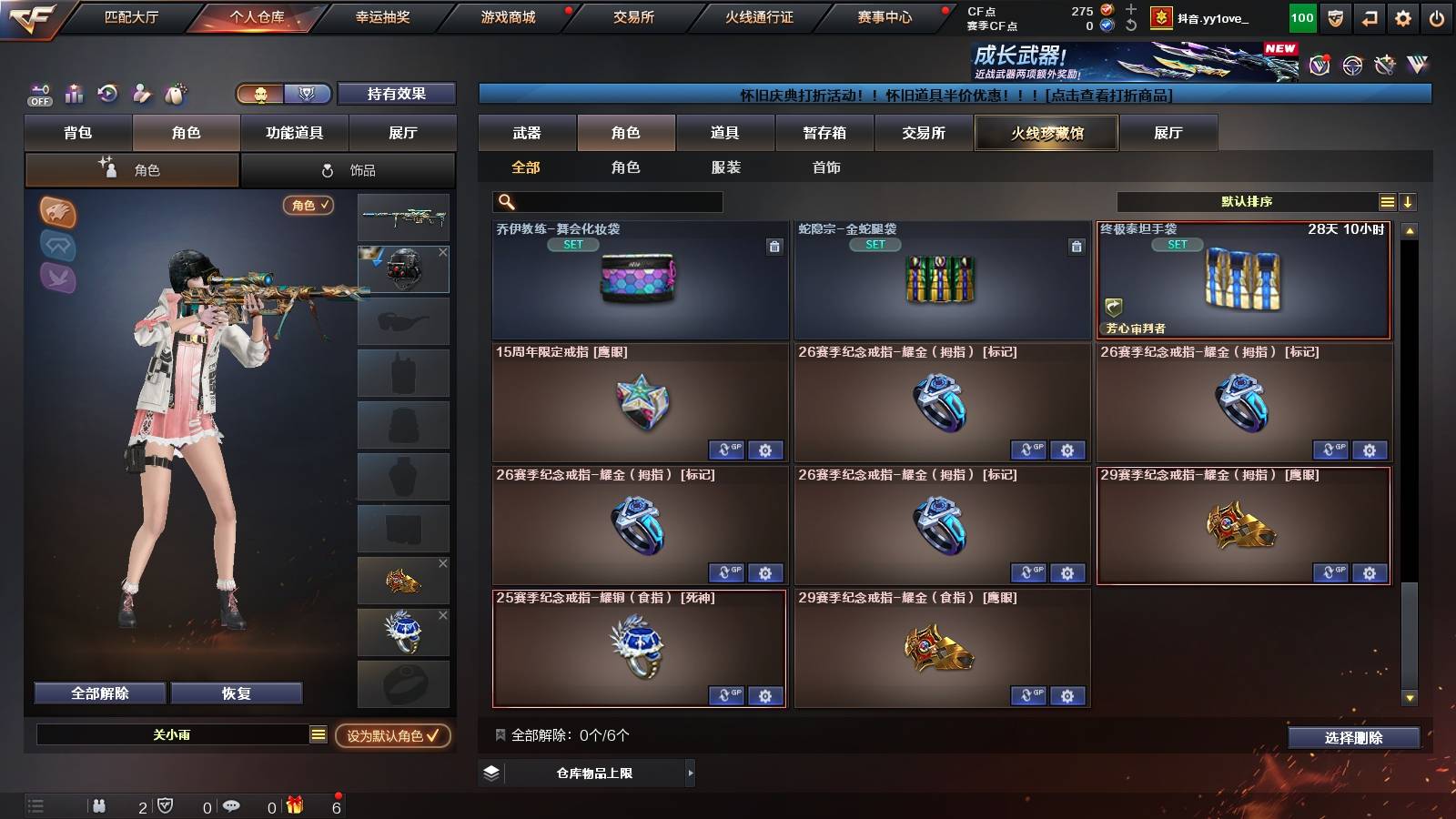Click the return arrow icon near settings
The height and width of the screenshot is (819, 1456).
(x=1368, y=15)
